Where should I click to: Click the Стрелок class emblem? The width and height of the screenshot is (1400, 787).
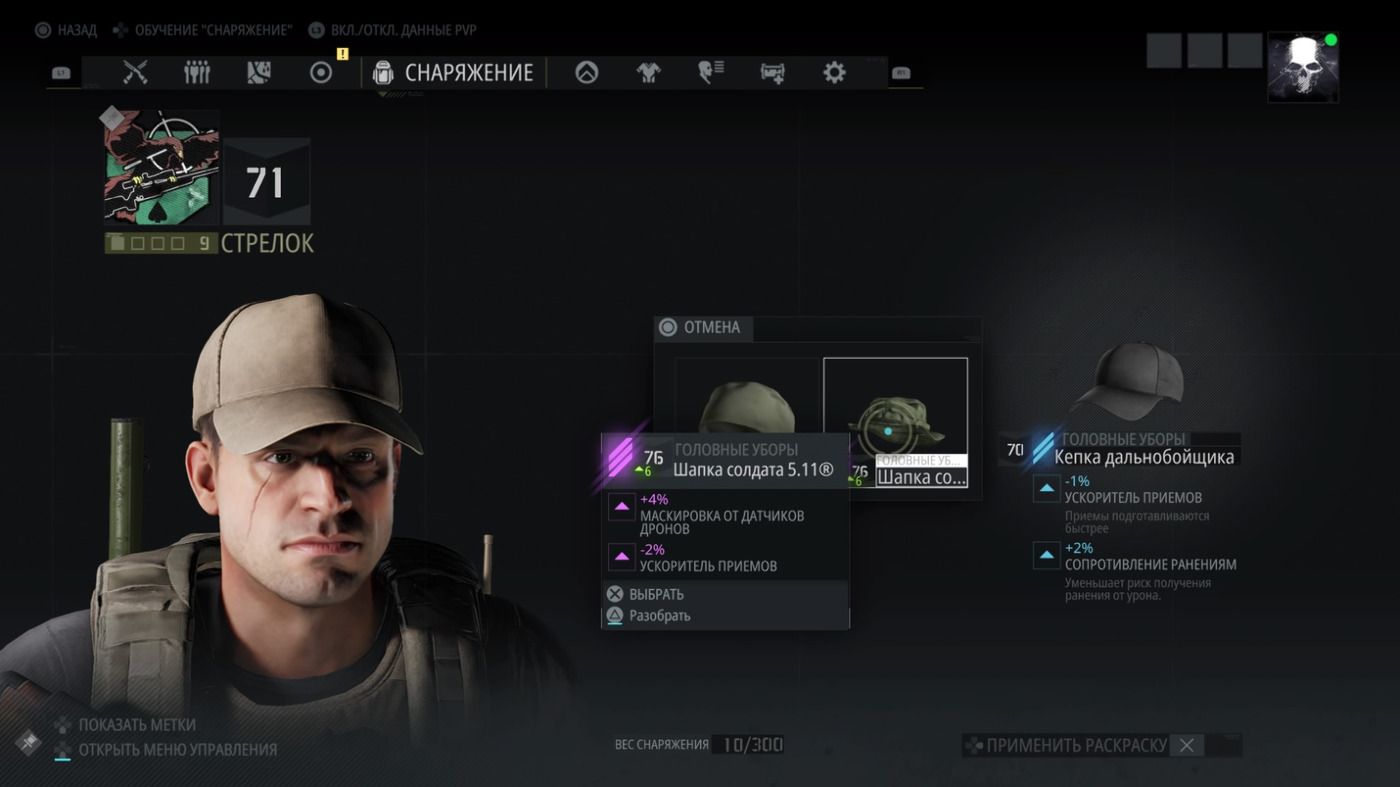pyautogui.click(x=161, y=167)
